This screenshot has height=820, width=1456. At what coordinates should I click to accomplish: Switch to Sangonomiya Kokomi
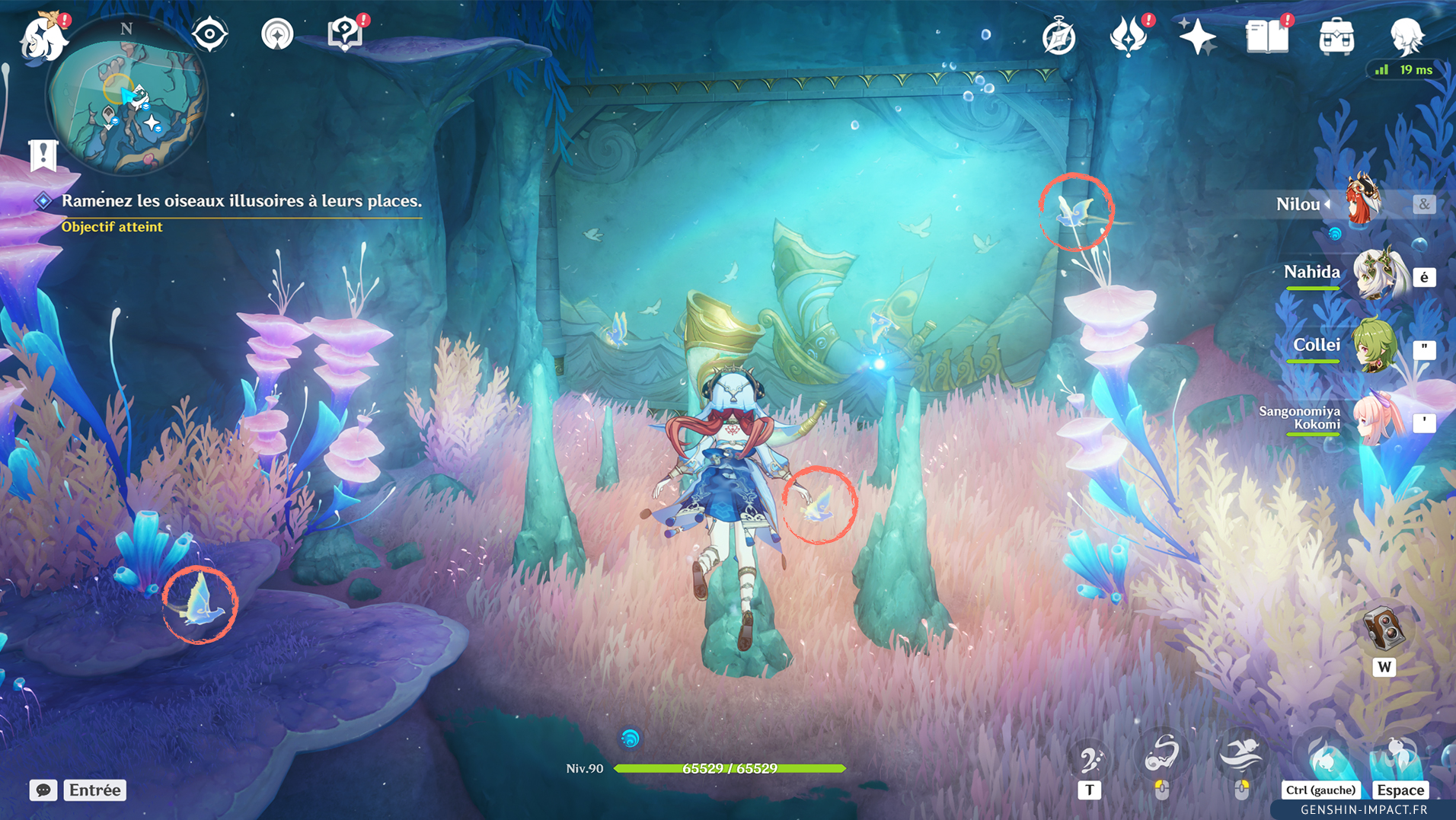[1377, 420]
